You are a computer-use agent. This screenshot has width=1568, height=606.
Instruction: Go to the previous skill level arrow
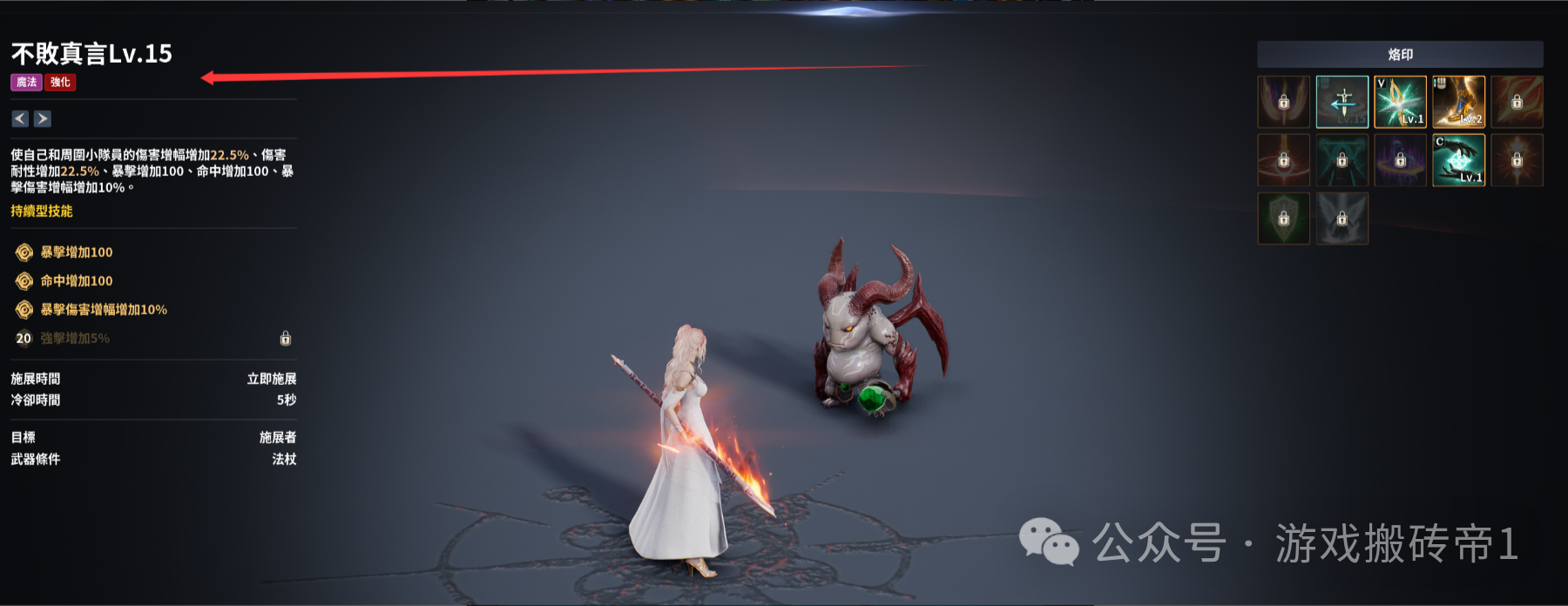pos(20,118)
